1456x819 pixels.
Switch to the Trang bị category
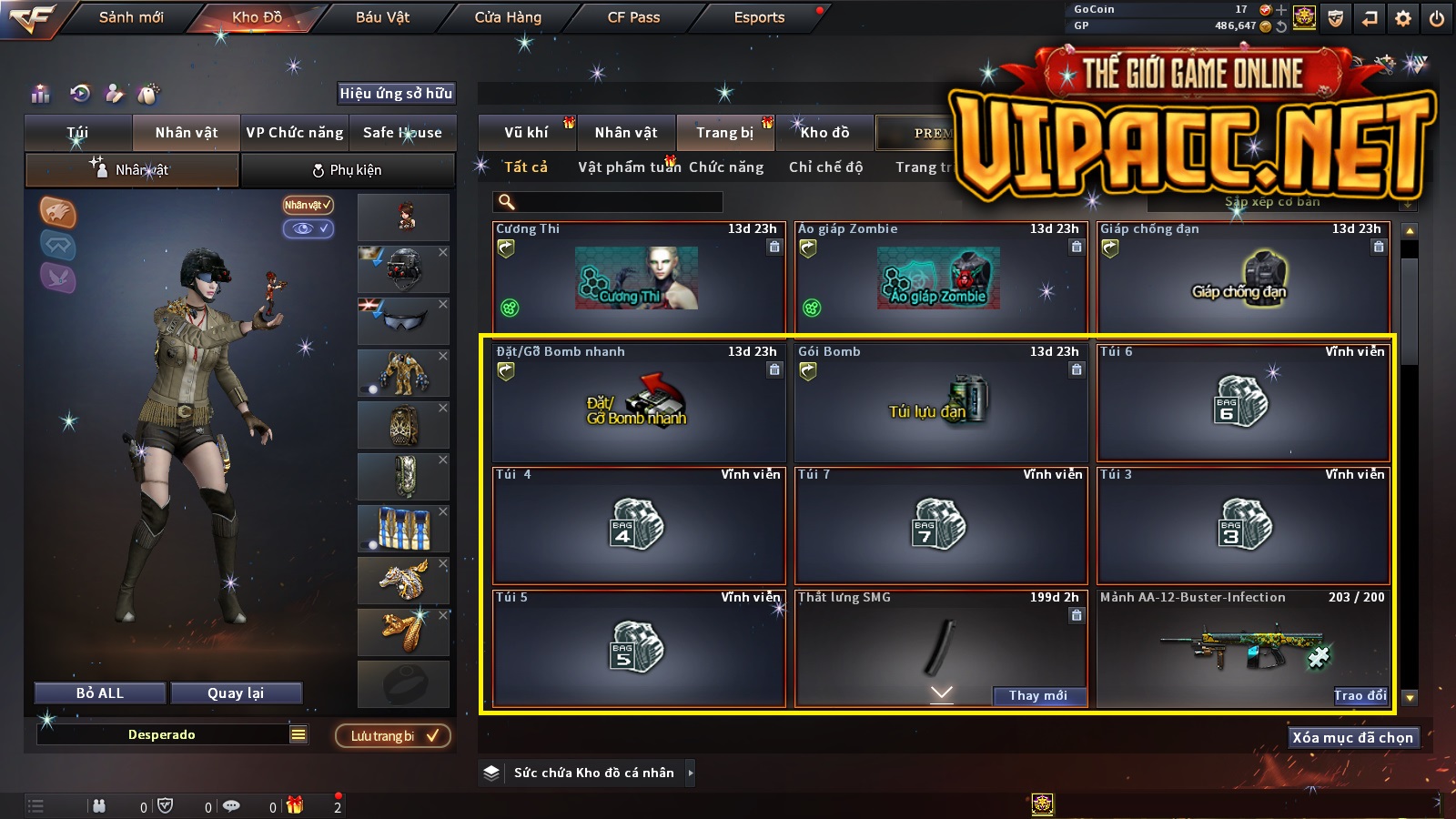click(724, 133)
